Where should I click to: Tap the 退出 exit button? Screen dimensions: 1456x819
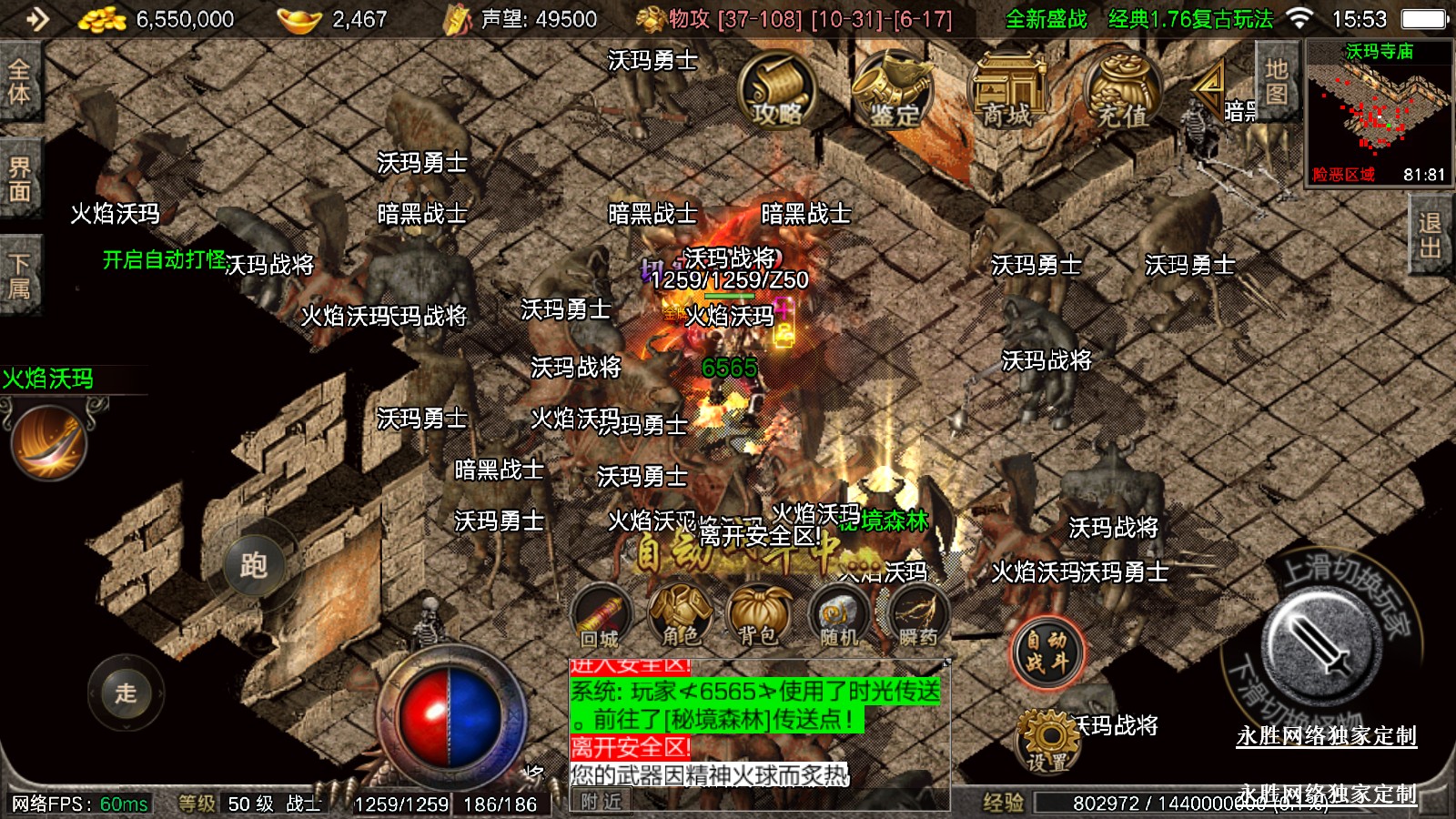[x=1430, y=235]
